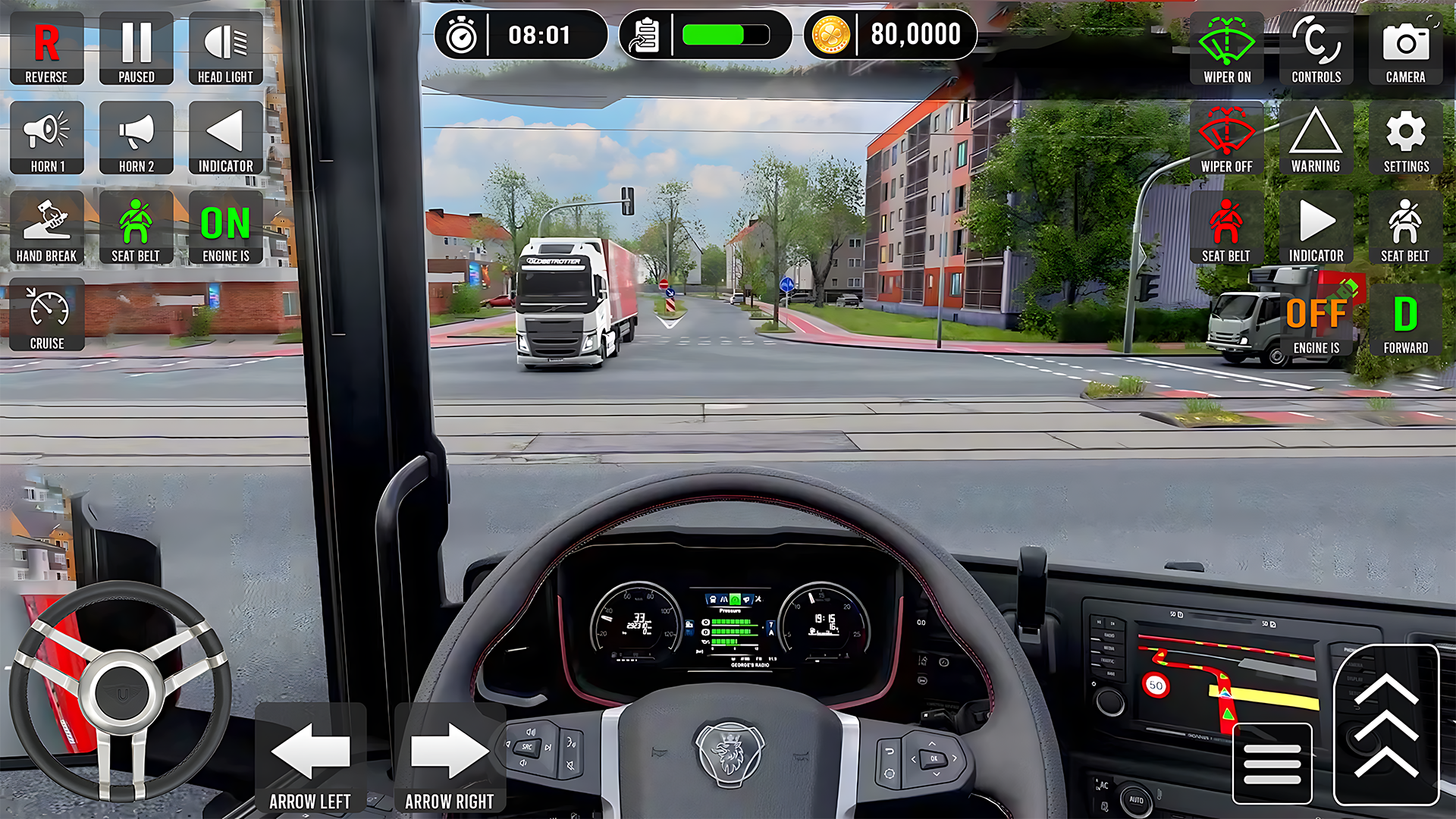The width and height of the screenshot is (1456, 819).
Task: Trigger the Warning hazard lights
Action: (1316, 138)
